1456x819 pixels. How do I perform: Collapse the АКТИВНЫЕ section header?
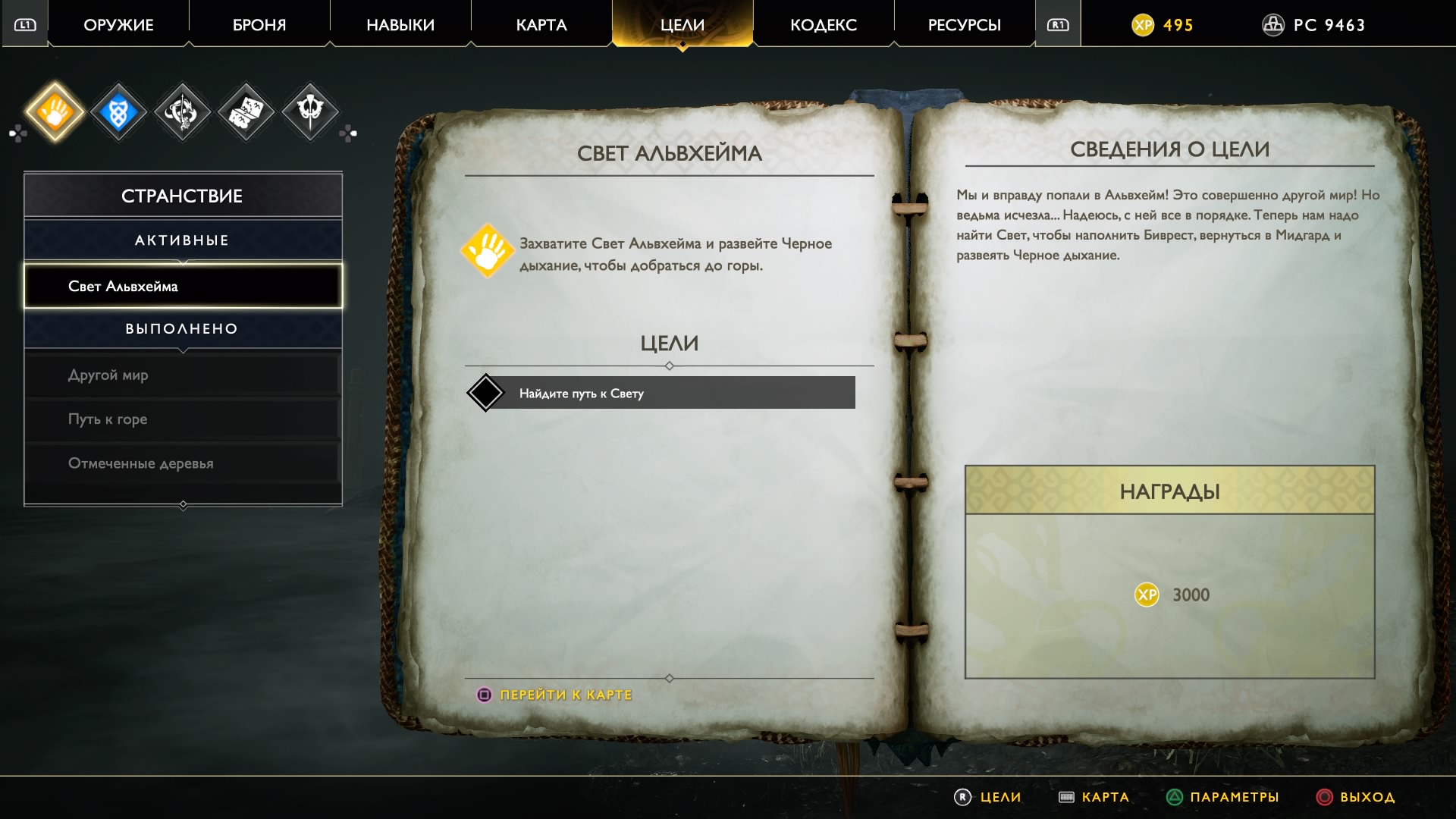pyautogui.click(x=183, y=240)
